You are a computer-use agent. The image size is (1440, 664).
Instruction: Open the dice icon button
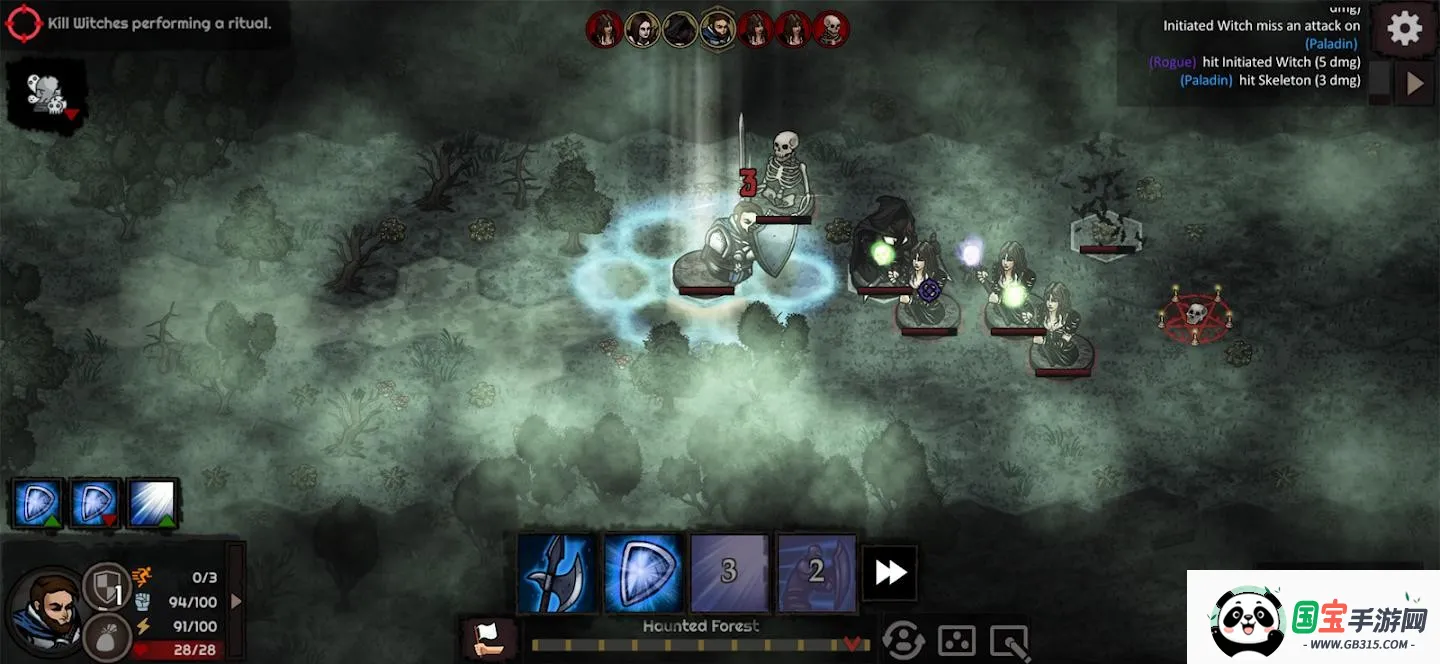pos(956,640)
